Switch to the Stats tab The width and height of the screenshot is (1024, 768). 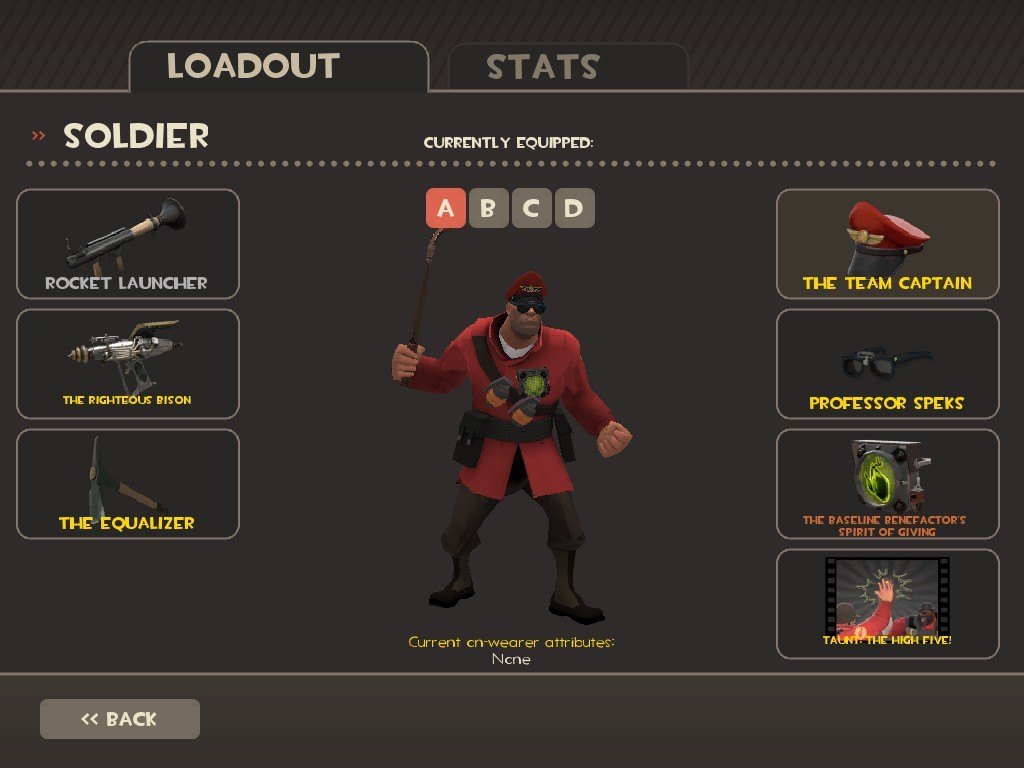coord(567,68)
